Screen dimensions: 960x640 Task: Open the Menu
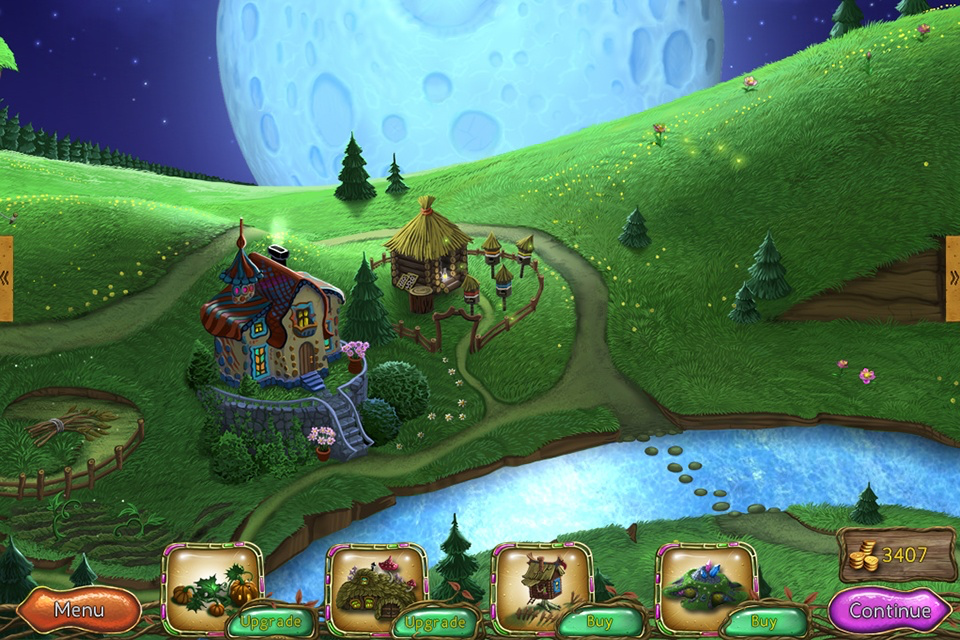click(x=78, y=609)
